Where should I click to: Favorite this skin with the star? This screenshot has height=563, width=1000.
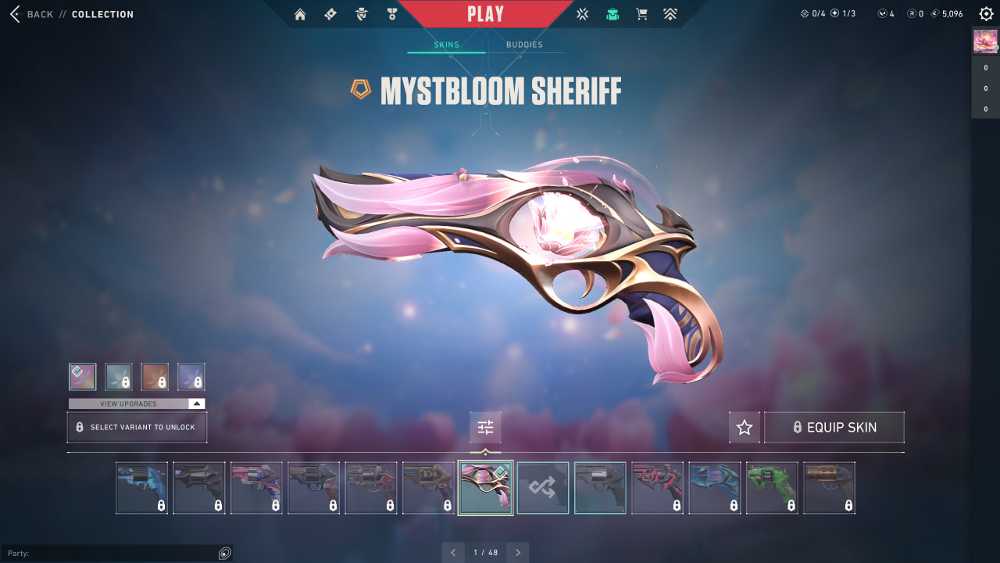[x=744, y=427]
